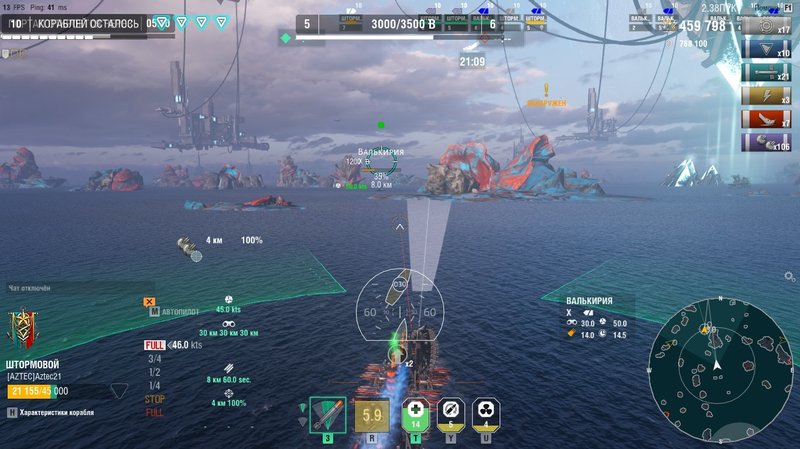Activate the three-bladed propeller consumable

(485, 412)
